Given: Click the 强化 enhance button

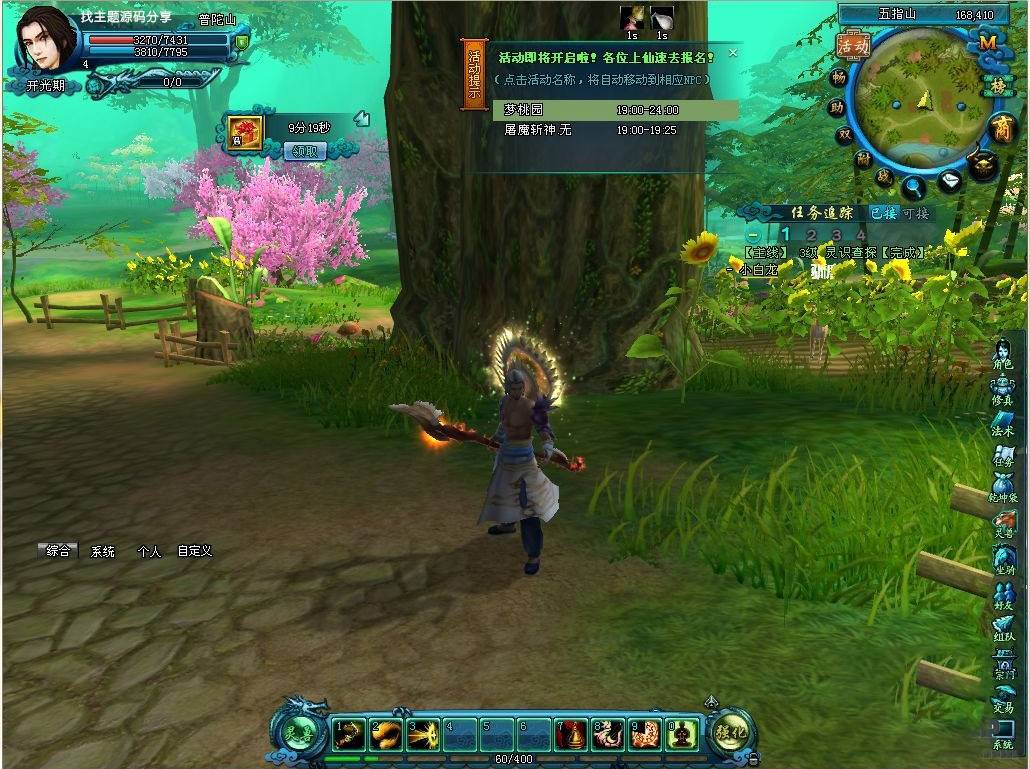Looking at the screenshot, I should 733,733.
